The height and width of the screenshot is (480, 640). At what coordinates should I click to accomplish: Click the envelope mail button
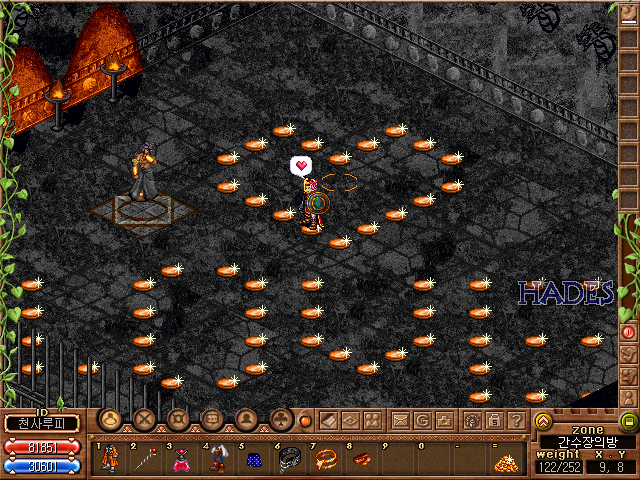click(401, 420)
